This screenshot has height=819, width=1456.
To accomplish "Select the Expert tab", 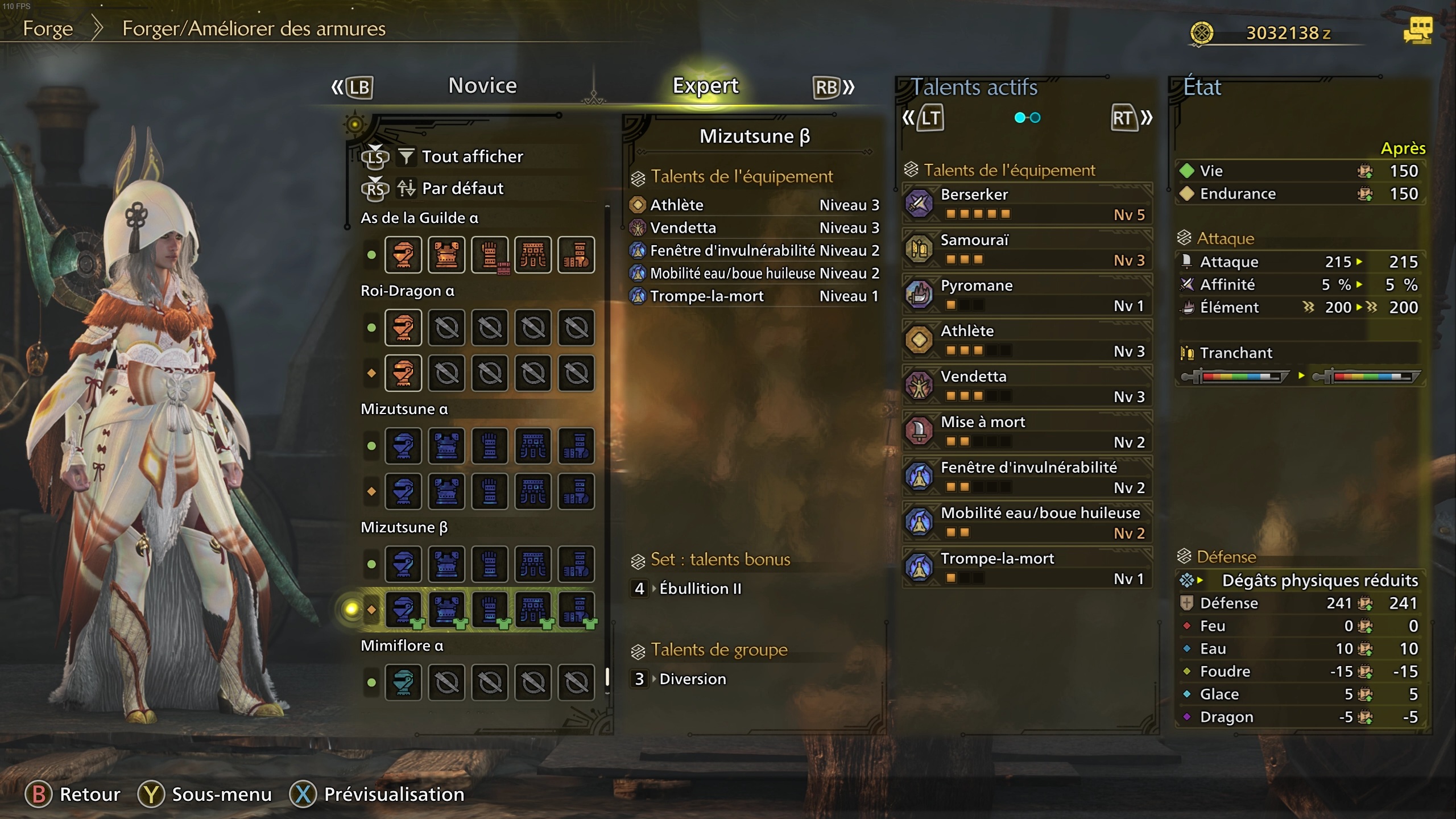I will coord(705,85).
